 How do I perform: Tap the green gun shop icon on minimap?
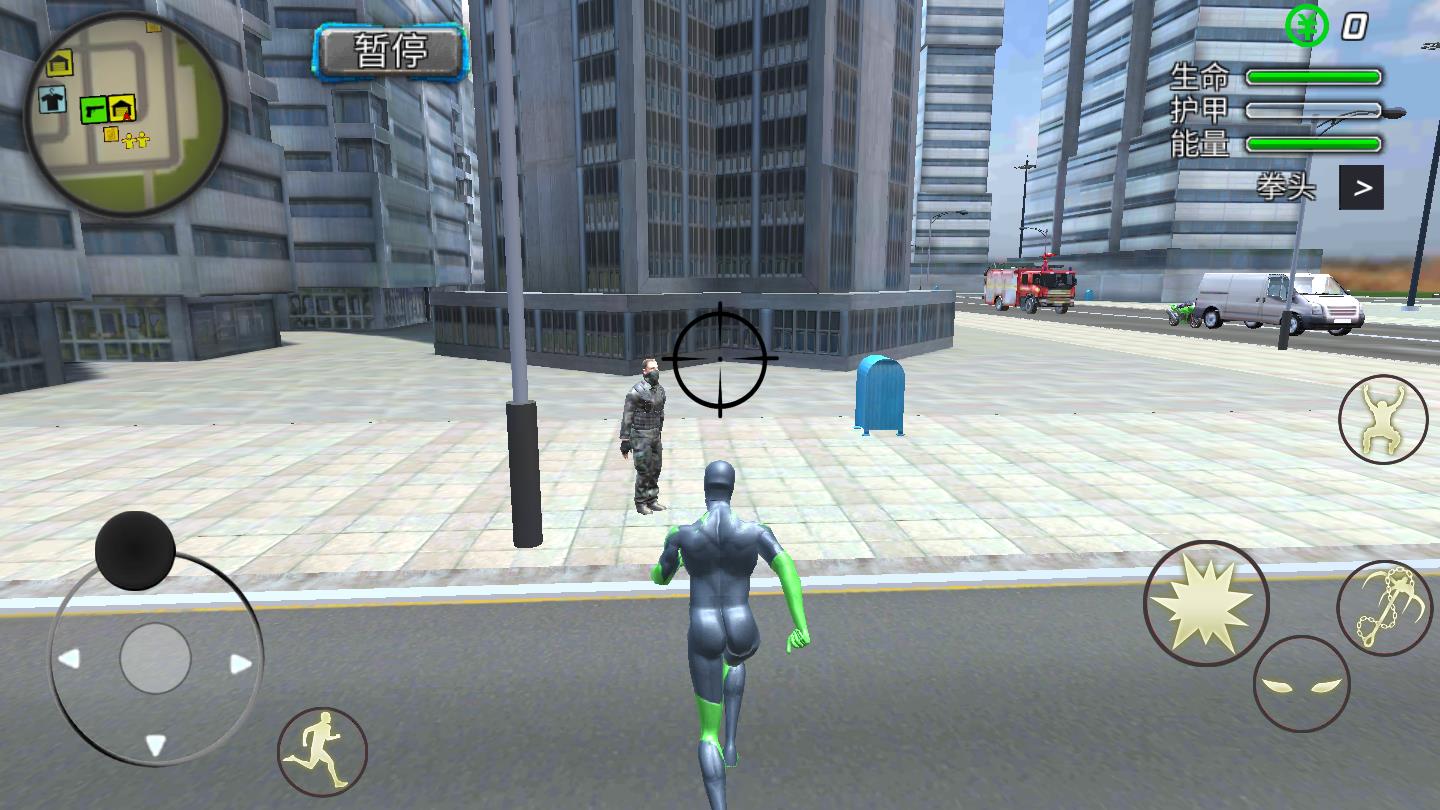(x=94, y=110)
